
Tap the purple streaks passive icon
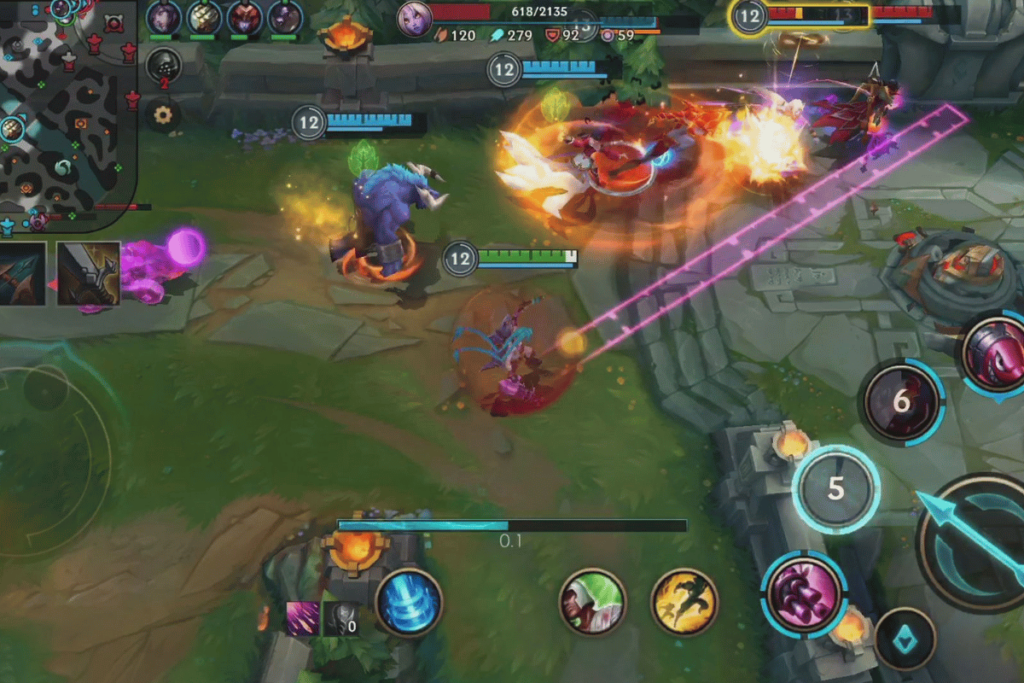[303, 619]
